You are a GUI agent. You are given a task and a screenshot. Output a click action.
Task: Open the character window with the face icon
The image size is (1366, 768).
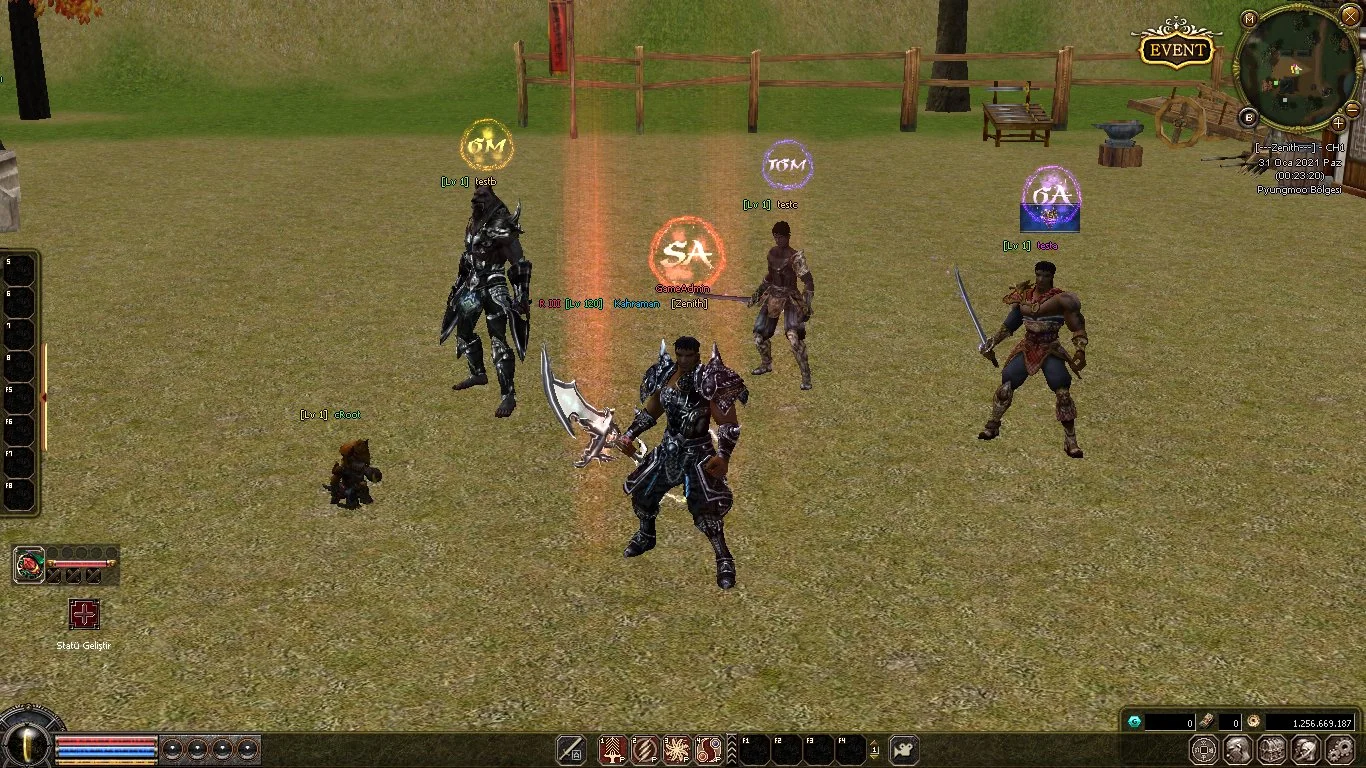pos(1238,749)
